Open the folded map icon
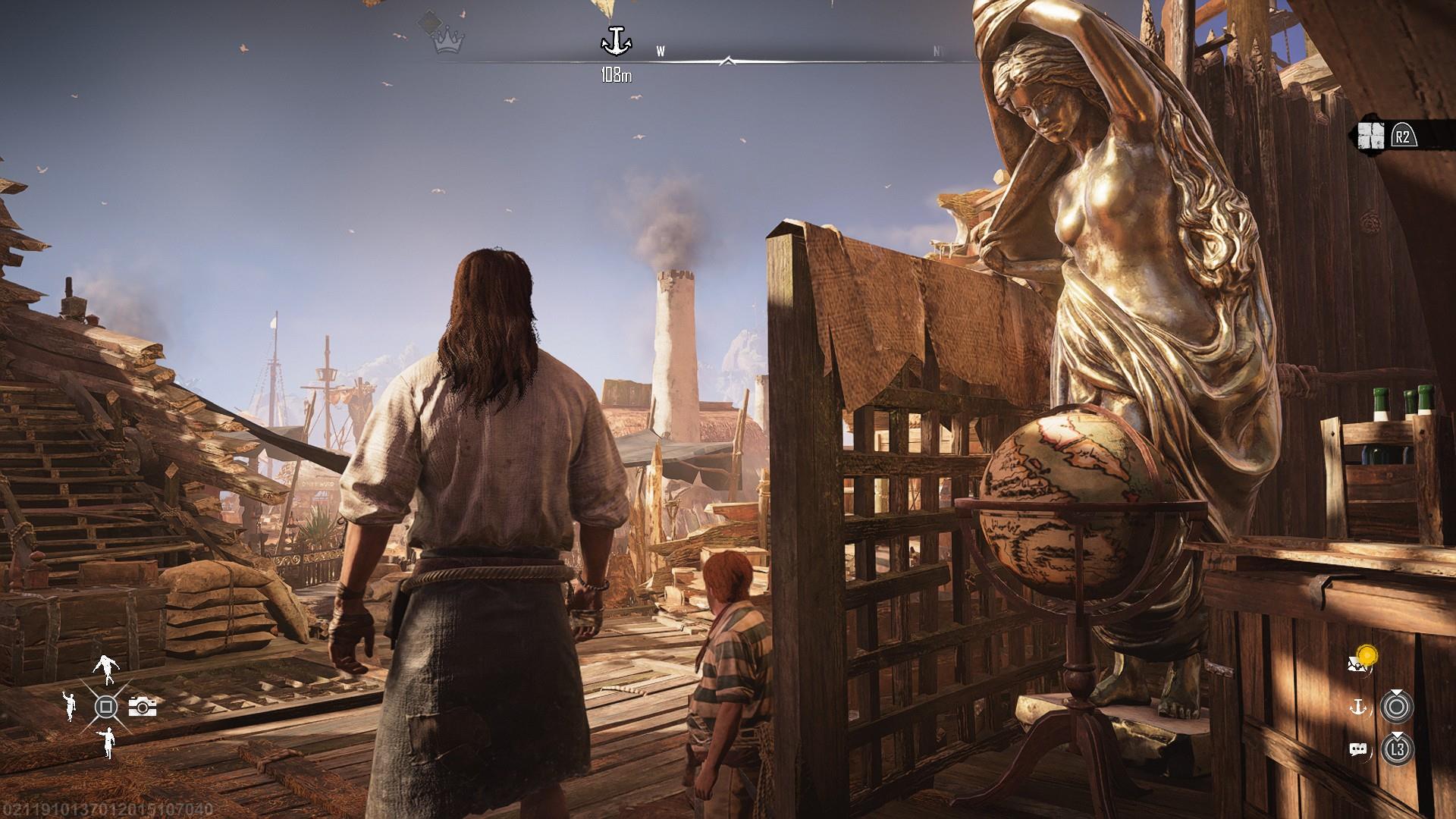This screenshot has width=1456, height=819. point(1371,136)
